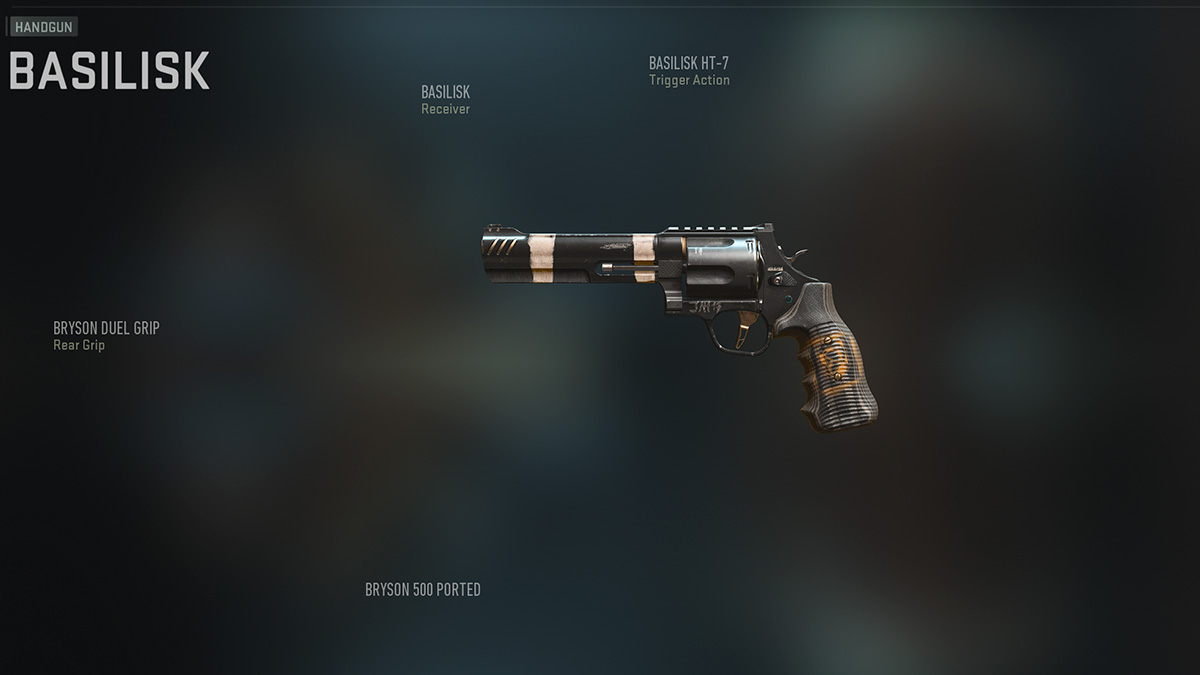This screenshot has width=1200, height=675.
Task: Choose the Bryson Duel Grip rear grip
Action: pyautogui.click(x=106, y=335)
